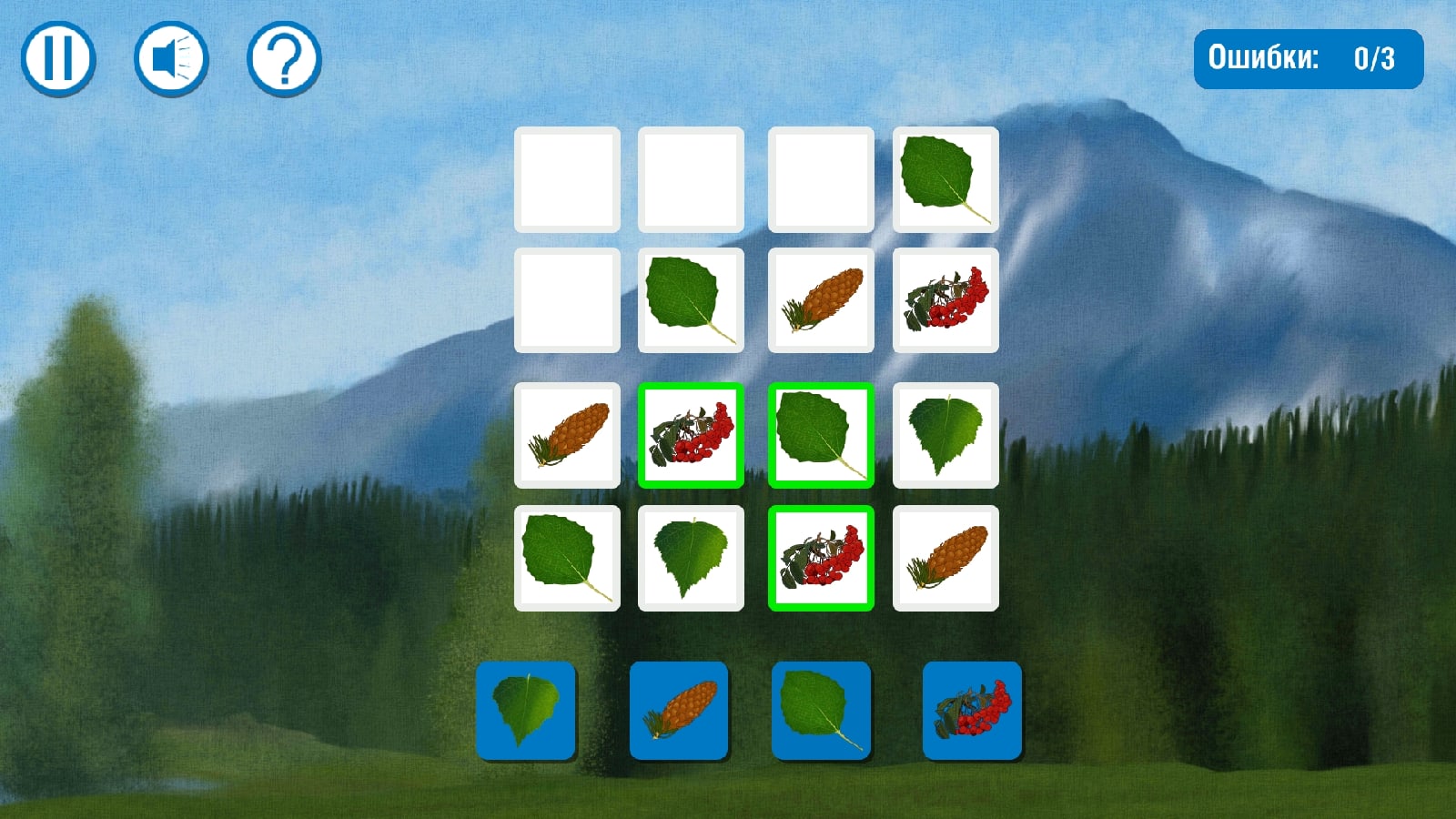Open help with the question mark button
Screen dimensions: 1456x819
tap(284, 59)
